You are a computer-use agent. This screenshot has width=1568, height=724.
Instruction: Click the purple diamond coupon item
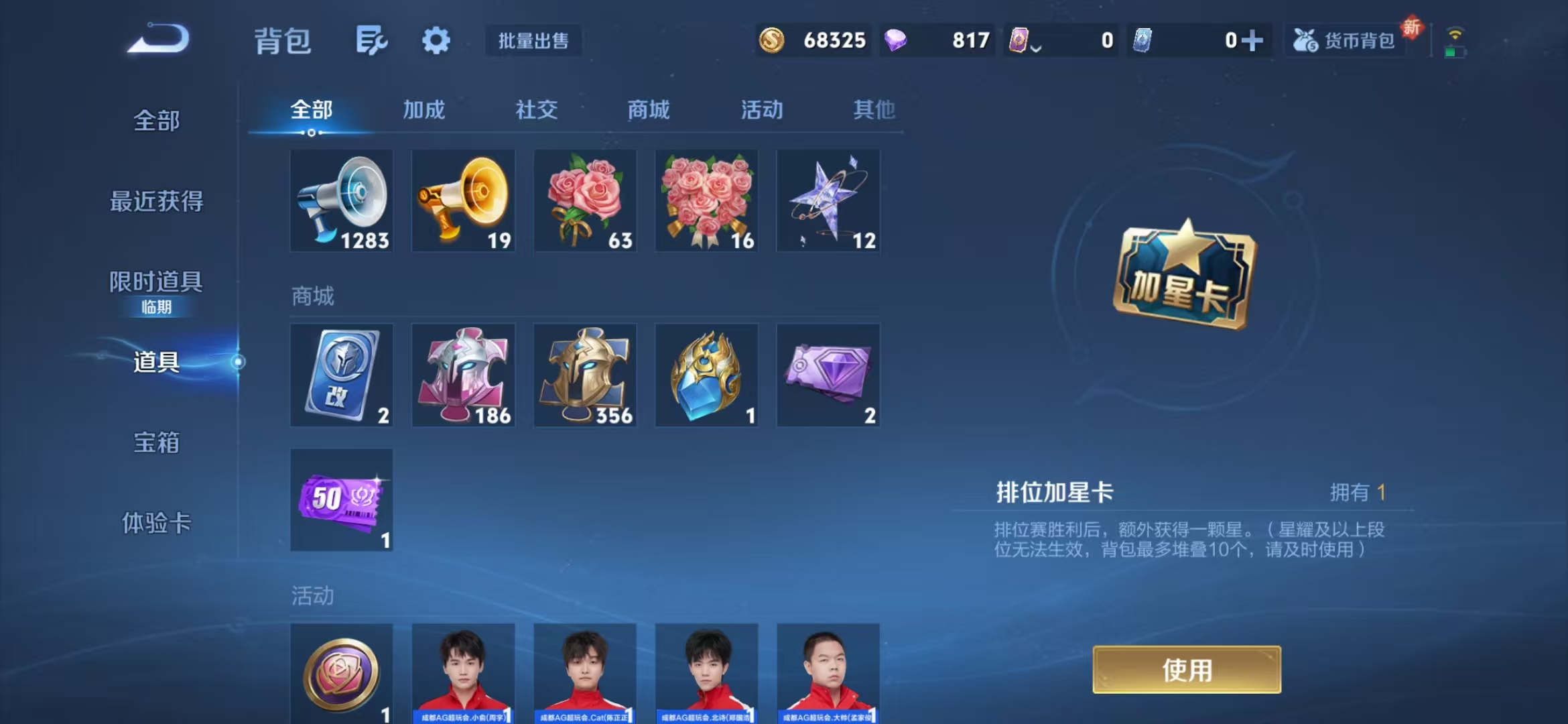click(829, 375)
